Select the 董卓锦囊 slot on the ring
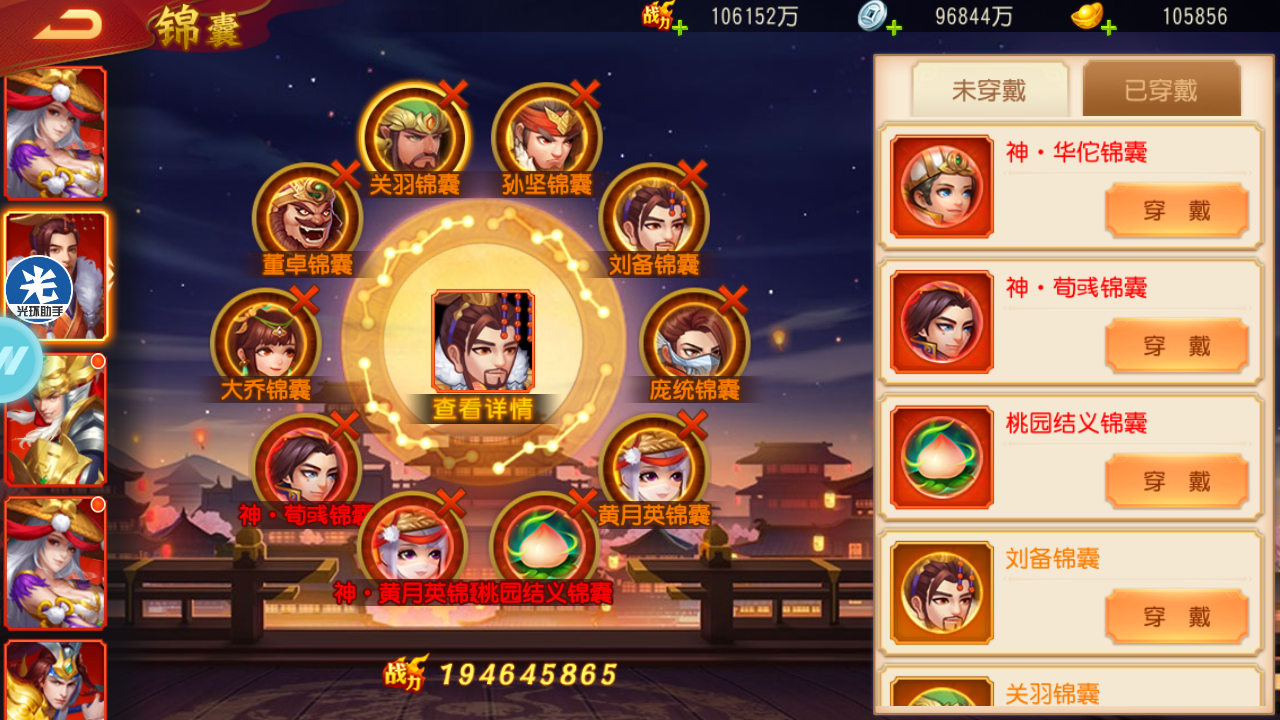Image resolution: width=1280 pixels, height=720 pixels. [x=307, y=217]
